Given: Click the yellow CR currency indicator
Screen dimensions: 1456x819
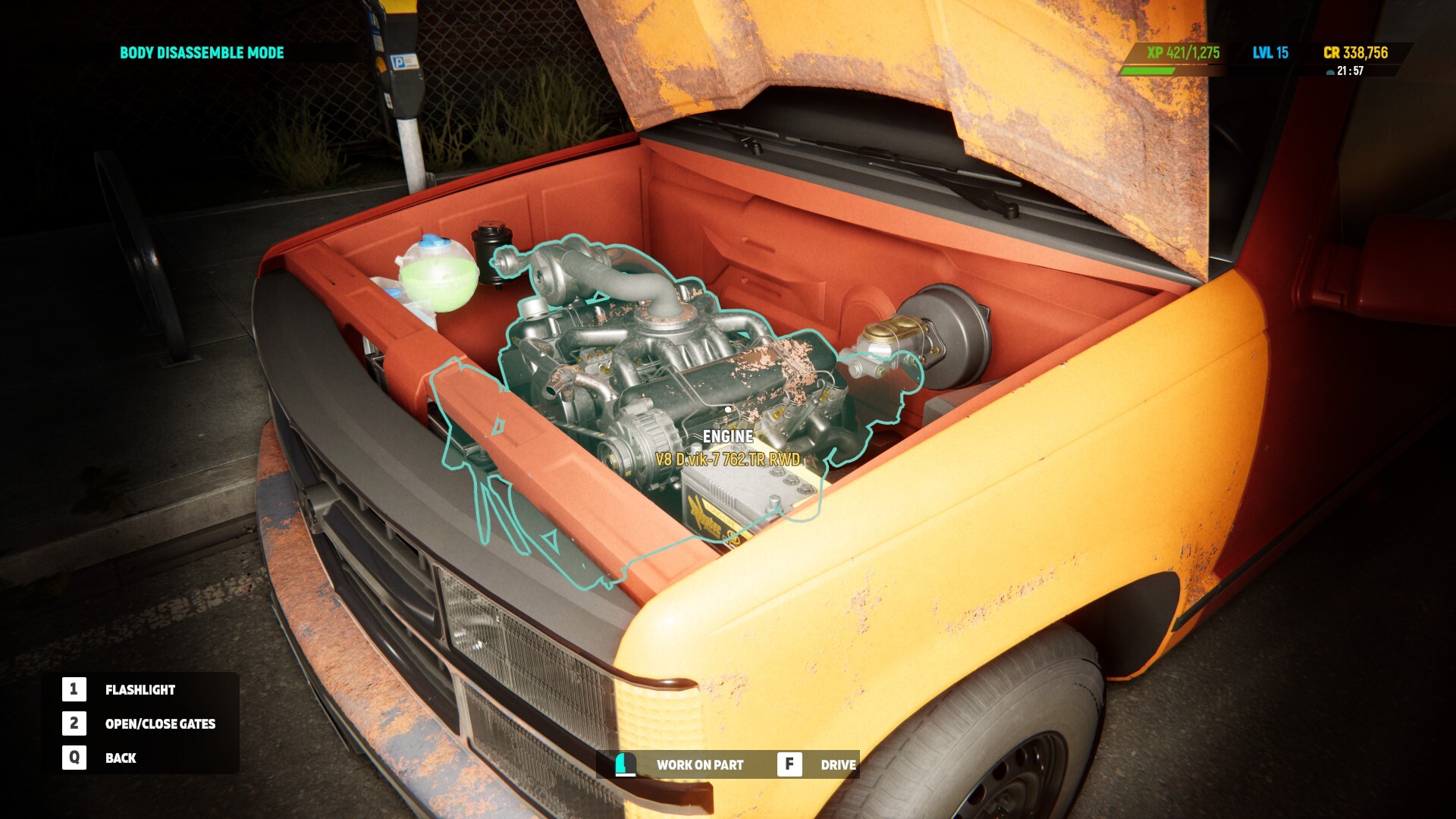Looking at the screenshot, I should point(1357,53).
